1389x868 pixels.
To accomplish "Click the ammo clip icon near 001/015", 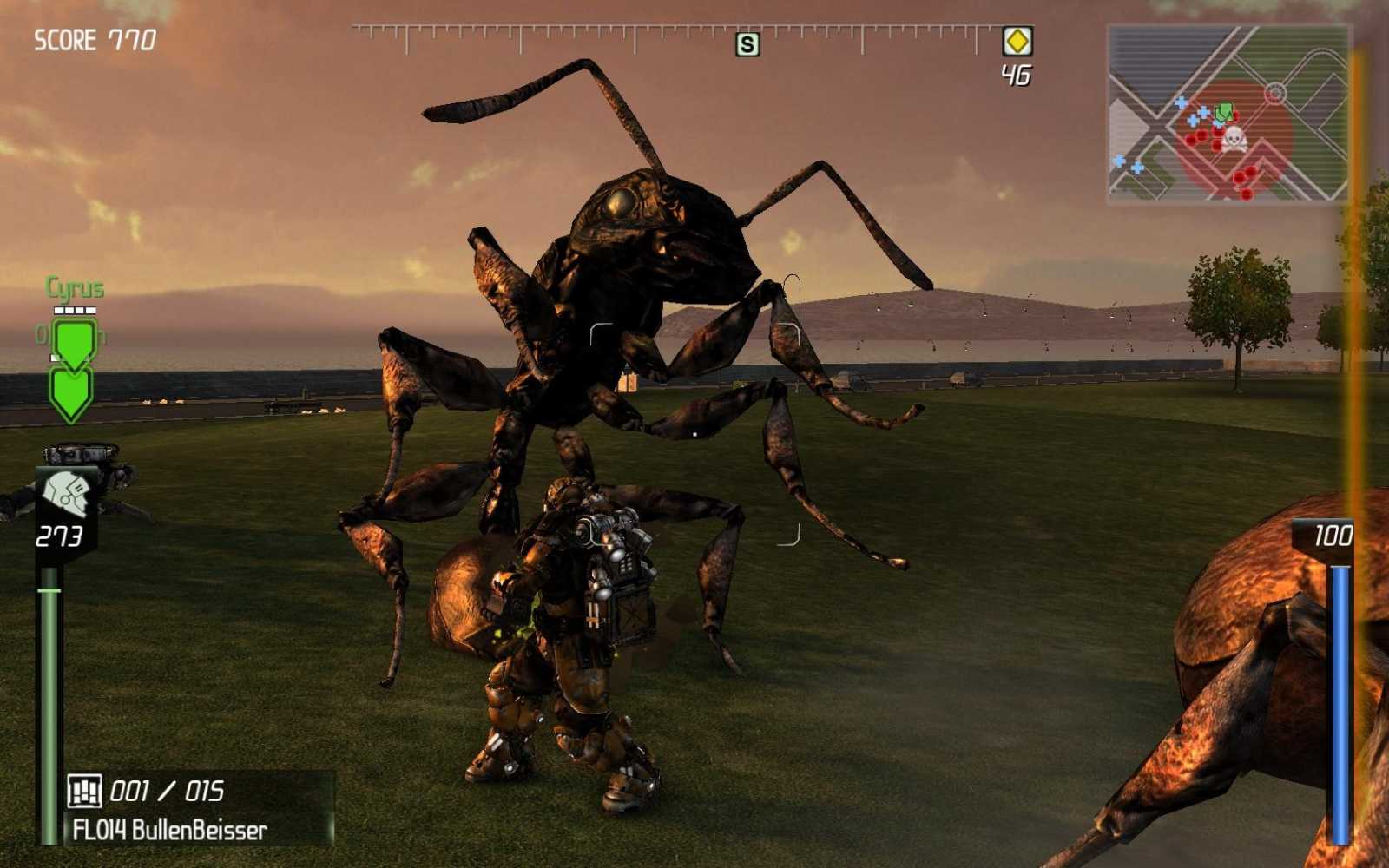I will click(x=87, y=792).
